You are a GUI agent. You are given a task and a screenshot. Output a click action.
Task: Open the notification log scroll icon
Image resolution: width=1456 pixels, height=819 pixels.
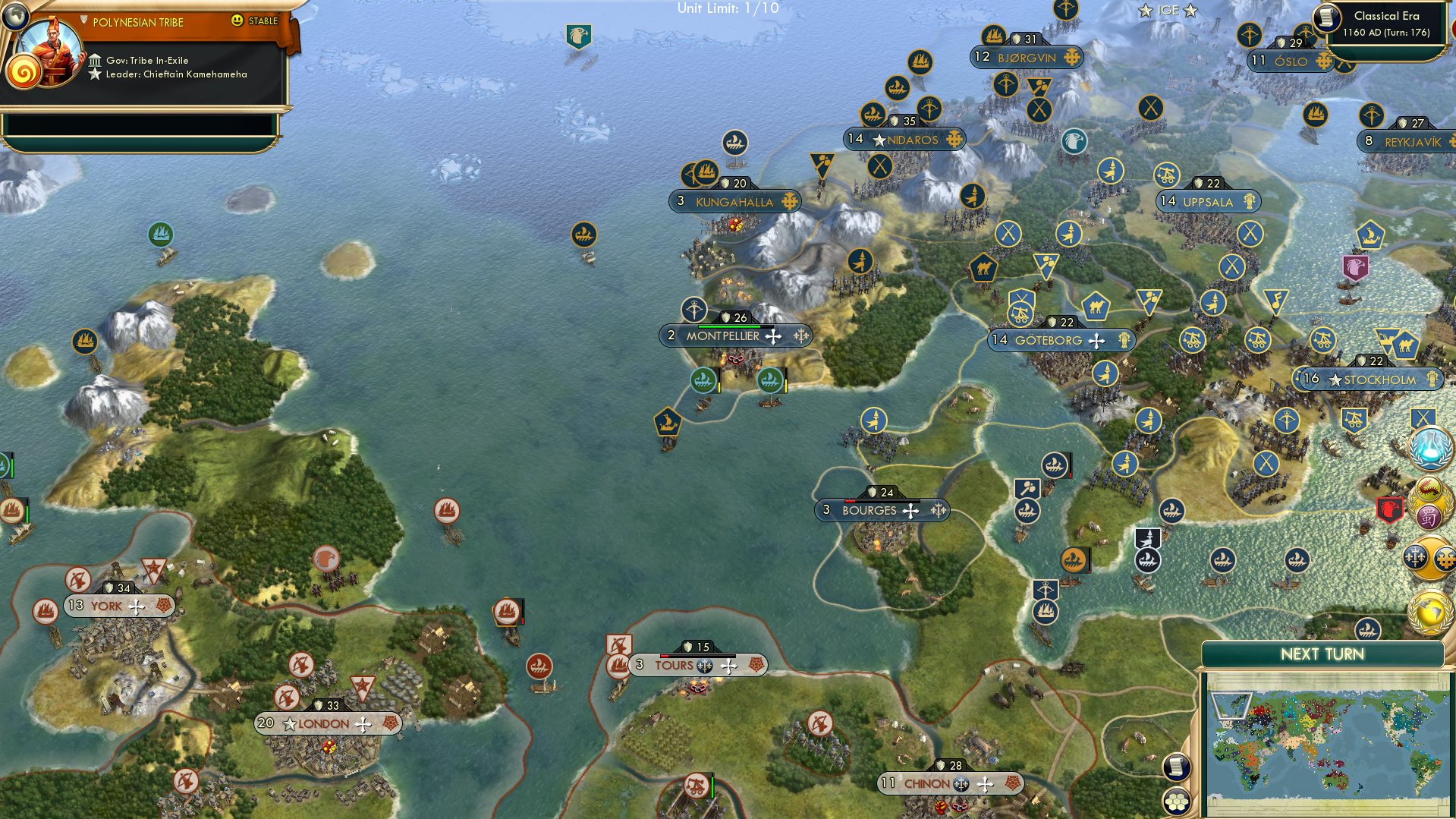pyautogui.click(x=1175, y=767)
